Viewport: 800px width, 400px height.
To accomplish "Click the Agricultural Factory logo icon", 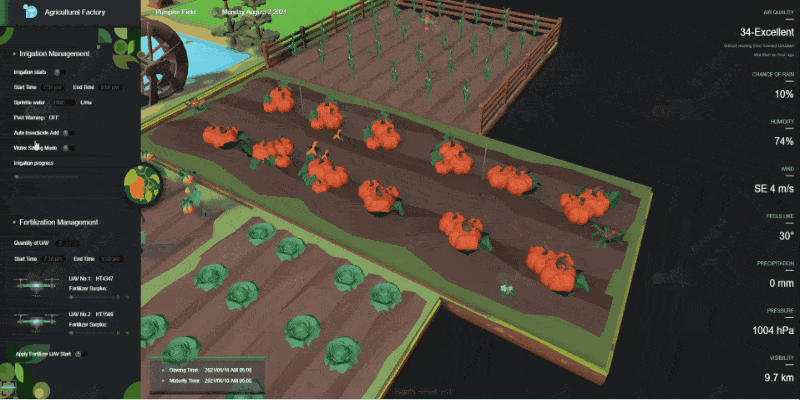I will [29, 13].
